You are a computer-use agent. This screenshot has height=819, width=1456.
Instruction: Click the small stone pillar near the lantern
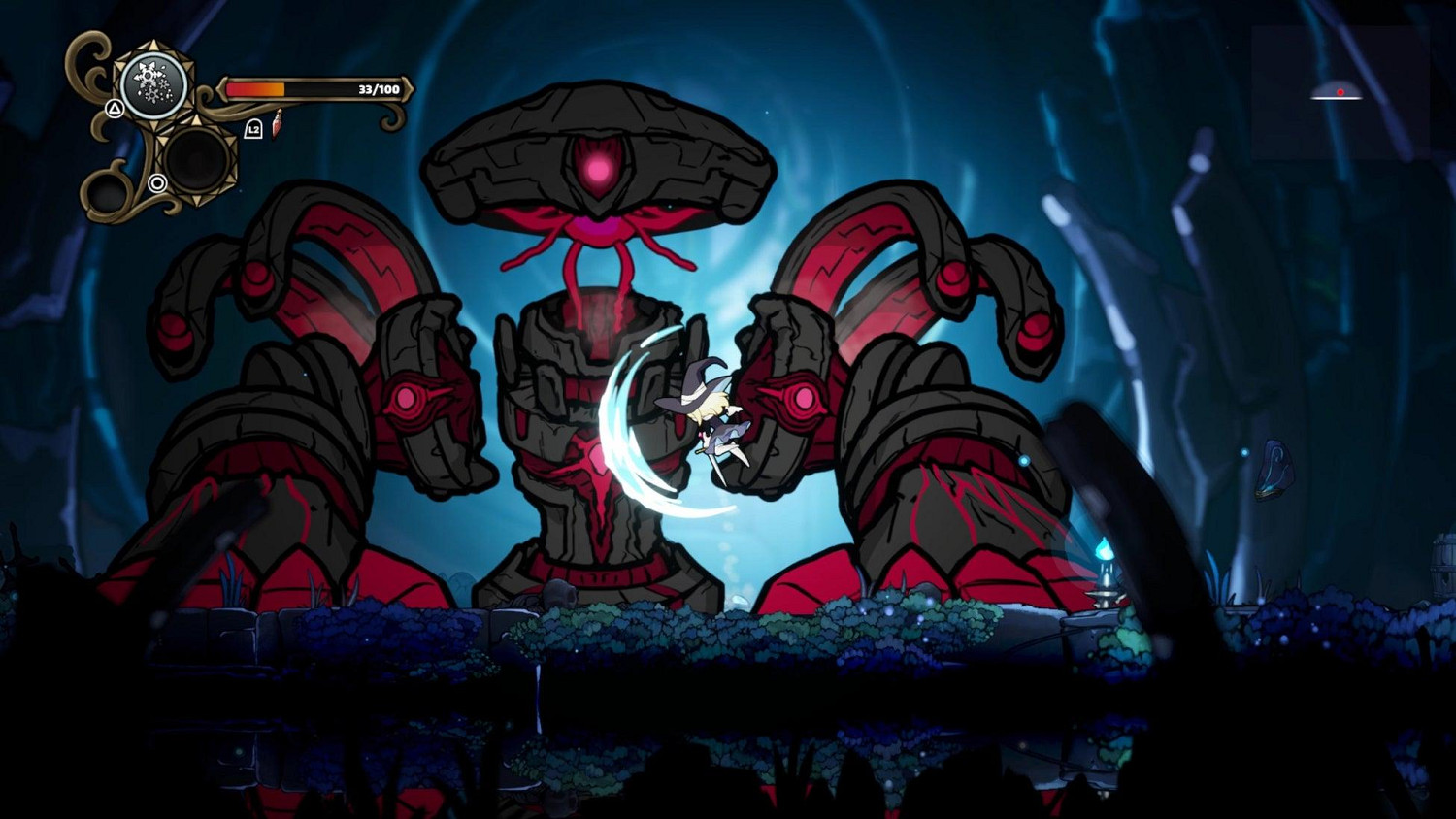click(1105, 597)
